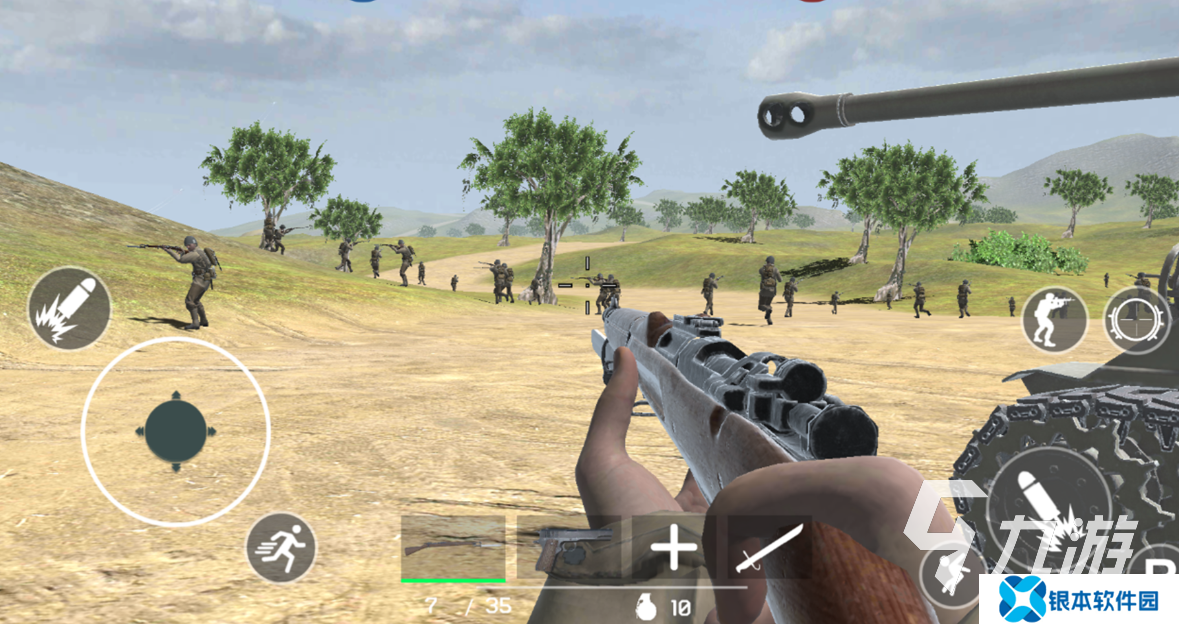Image resolution: width=1179 pixels, height=624 pixels.
Task: Tap the crouching soldier button
Action: pyautogui.click(x=950, y=577)
